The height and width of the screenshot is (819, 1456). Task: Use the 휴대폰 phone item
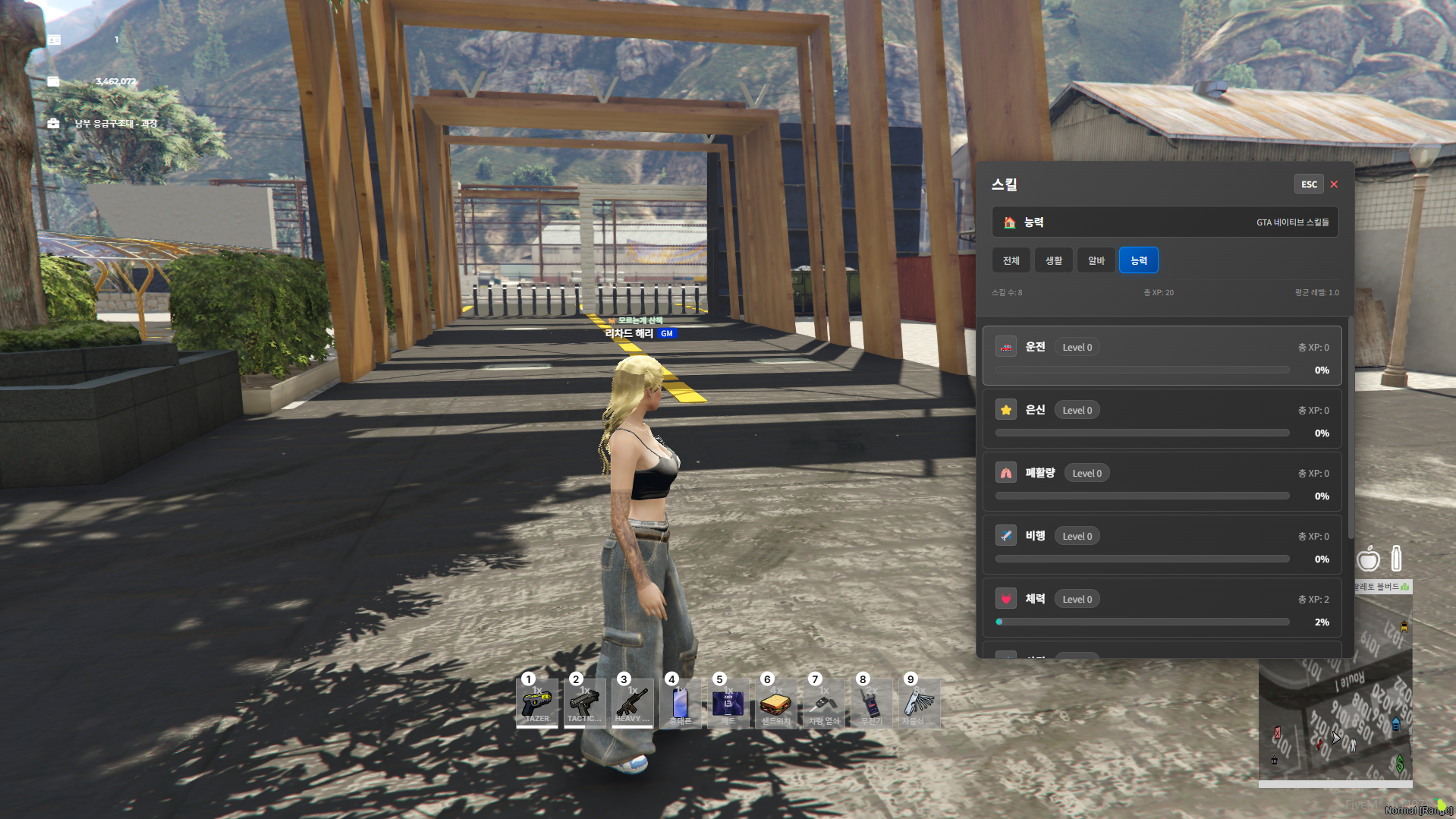pos(680,704)
